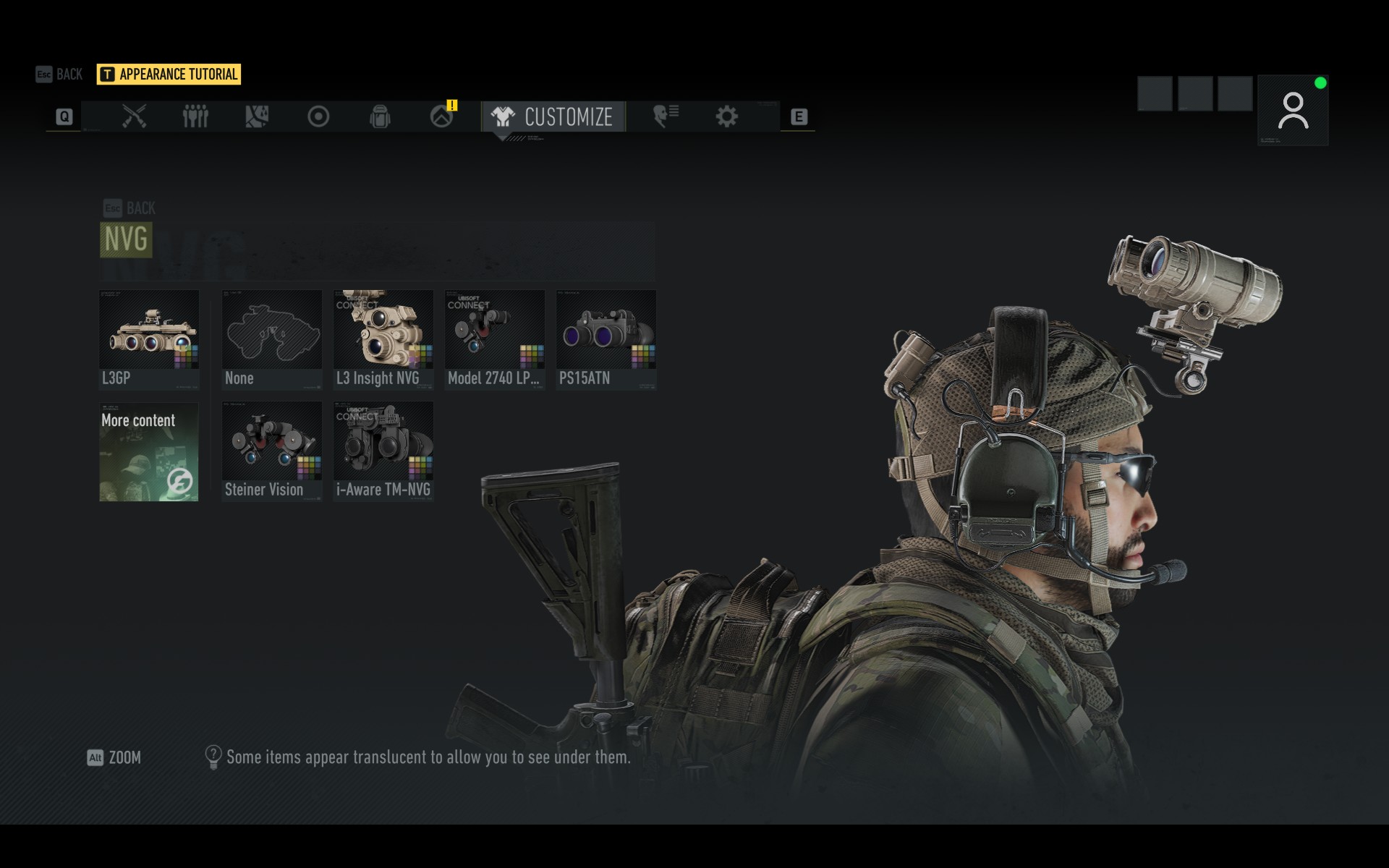Choose None to remove the NVG
This screenshot has width=1389, height=868.
272,339
